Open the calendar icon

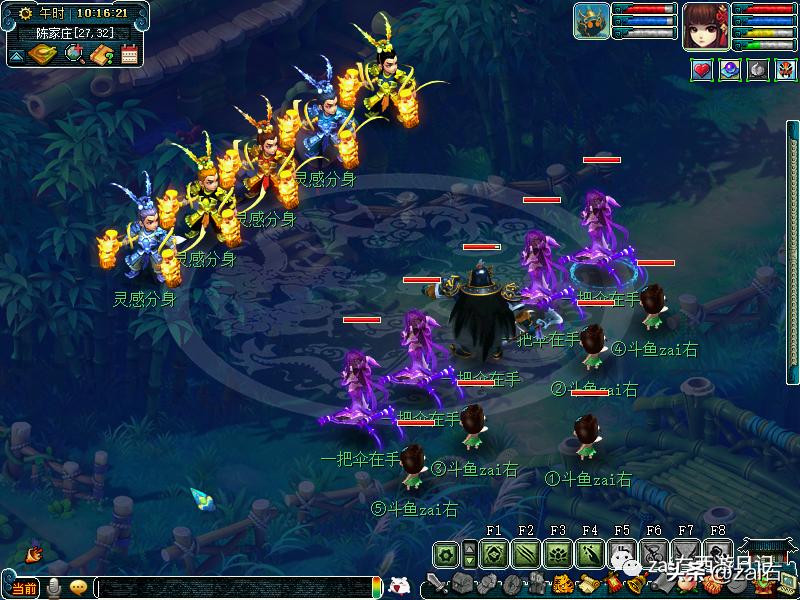[129, 54]
